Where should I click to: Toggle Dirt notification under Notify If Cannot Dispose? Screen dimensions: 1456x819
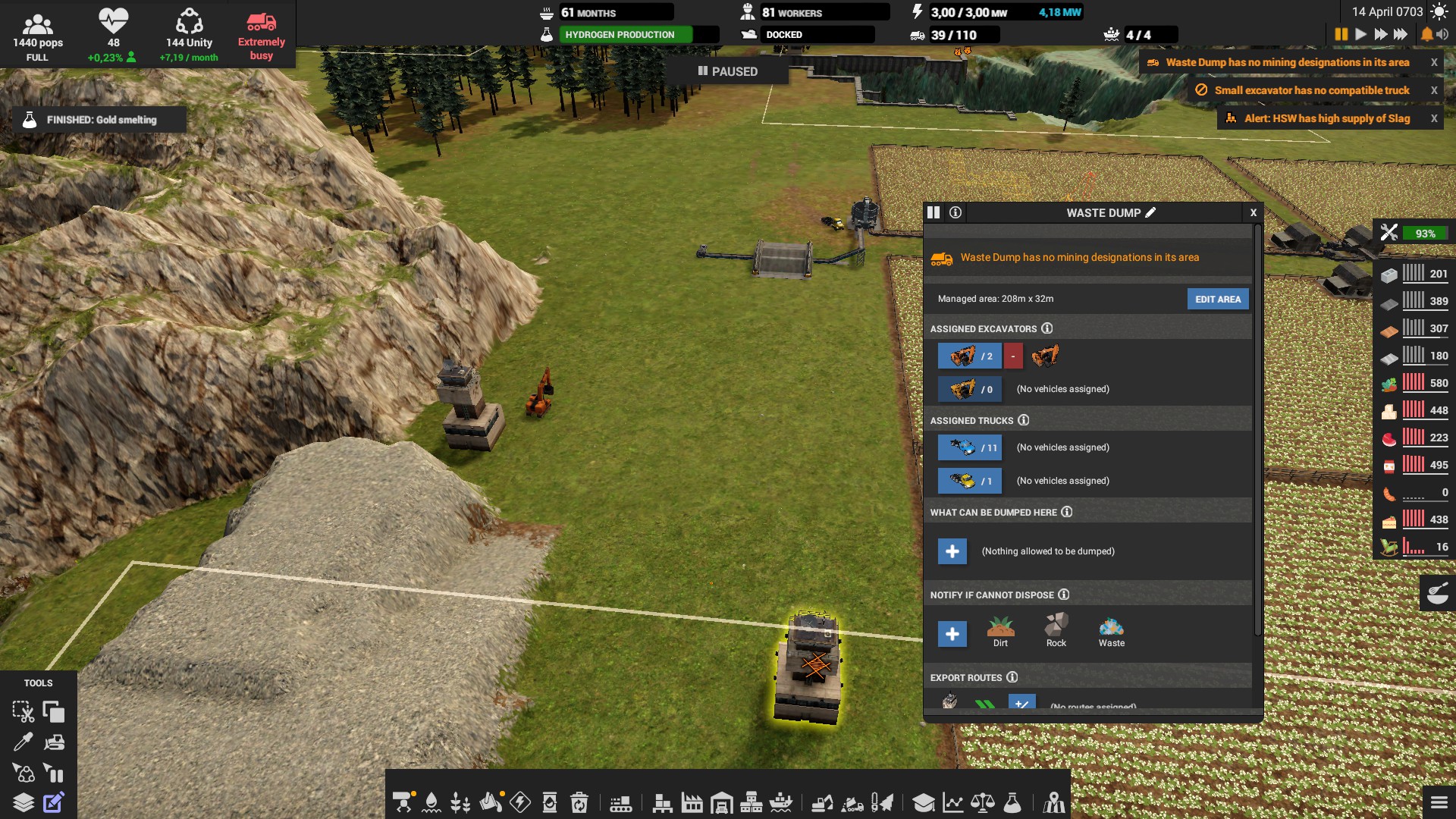(x=999, y=632)
